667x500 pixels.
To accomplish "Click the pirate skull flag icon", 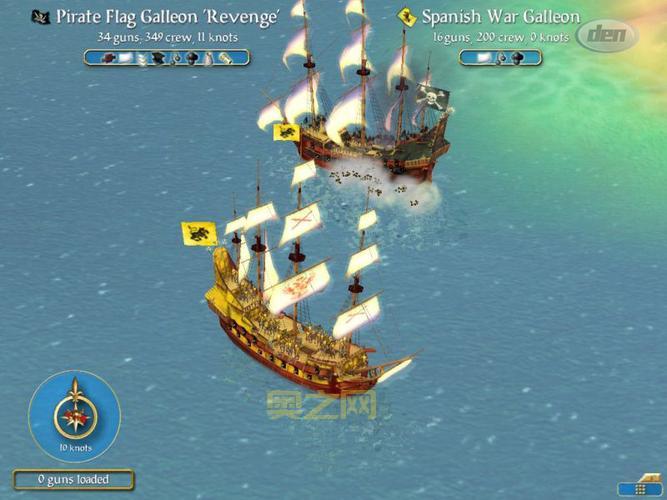I will pyautogui.click(x=40, y=17).
